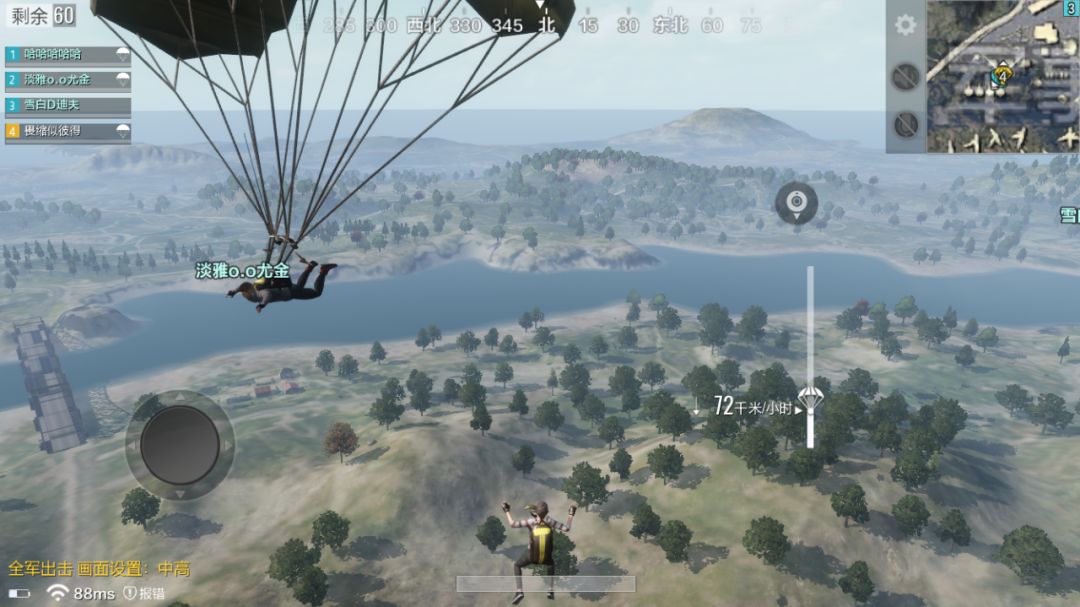This screenshot has height=607, width=1080.
Task: Select teammate 4 畏缩似彼得 in squad list
Action: click(68, 131)
